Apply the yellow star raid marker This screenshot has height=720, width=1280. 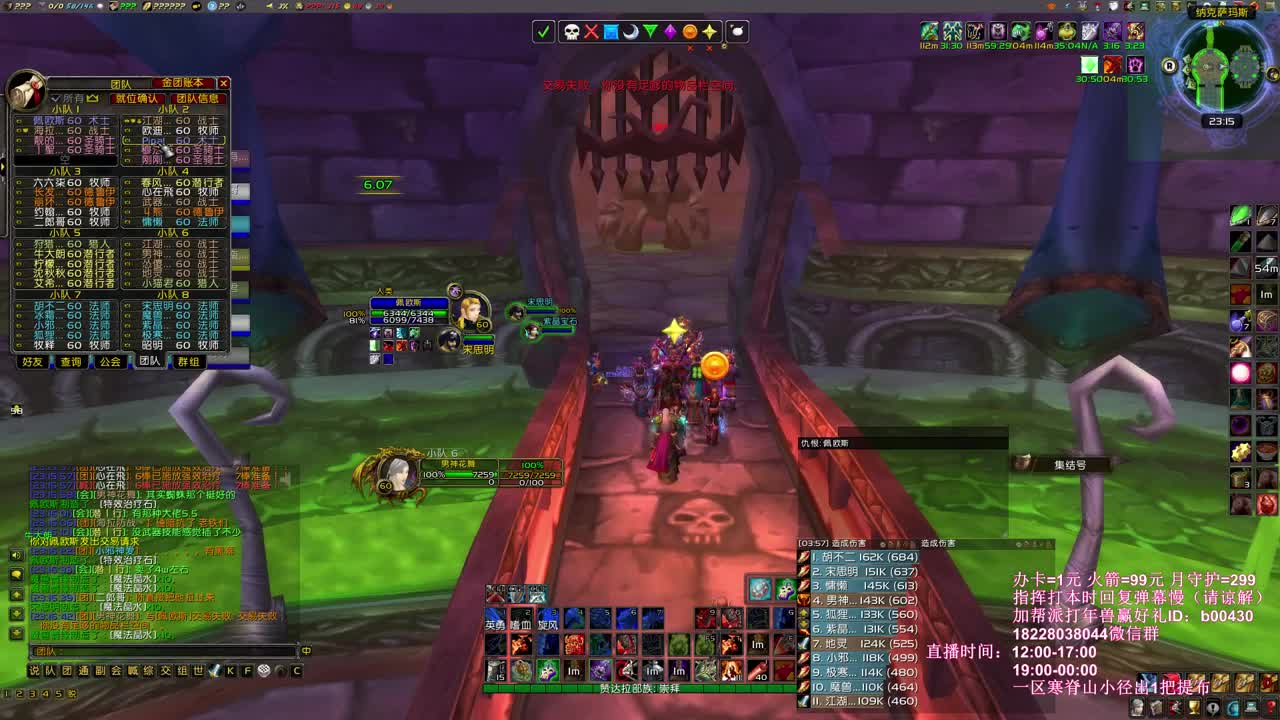click(712, 32)
